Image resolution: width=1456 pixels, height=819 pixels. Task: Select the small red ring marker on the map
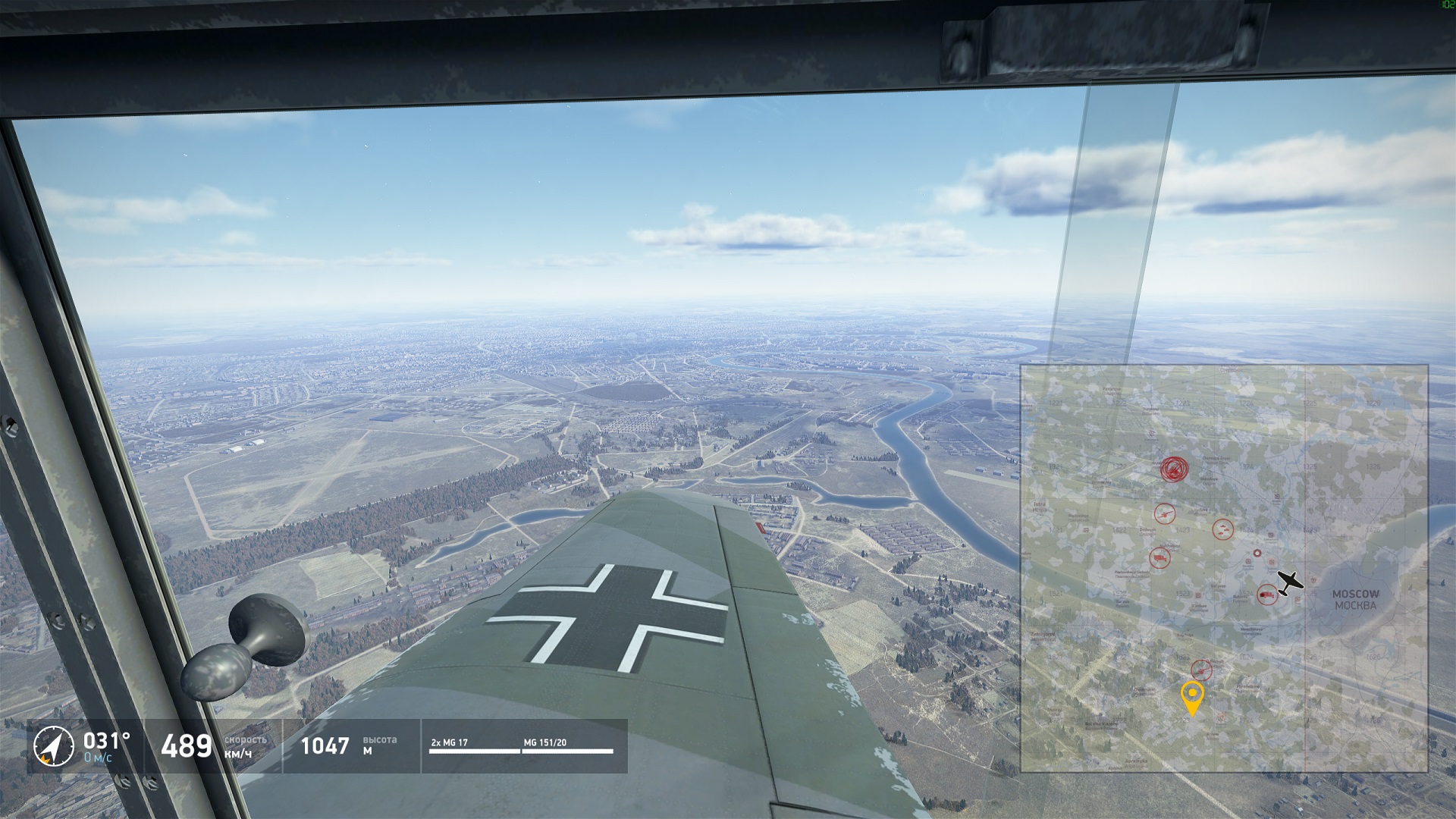pos(1257,554)
